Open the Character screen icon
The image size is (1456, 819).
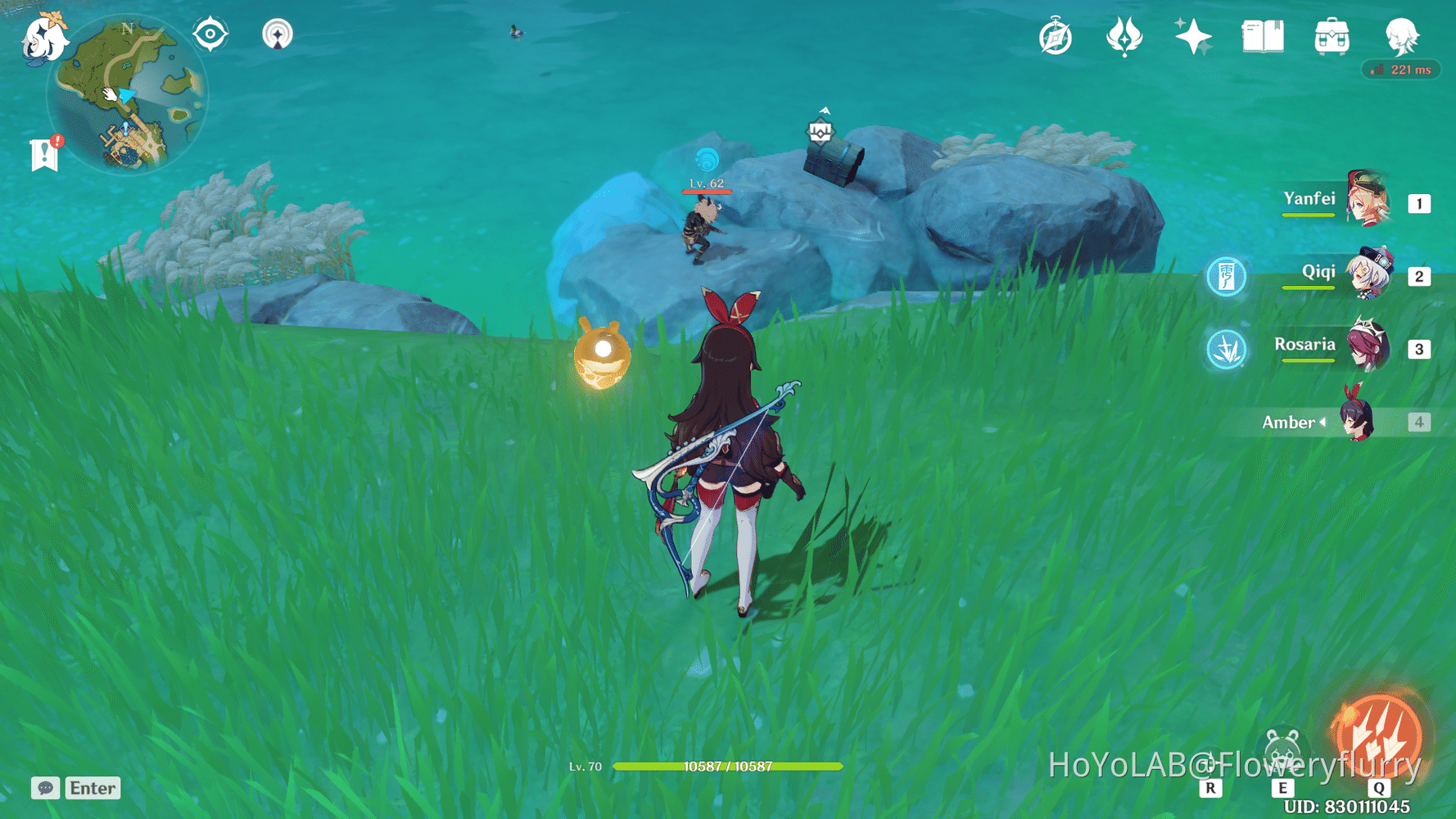[x=1402, y=36]
